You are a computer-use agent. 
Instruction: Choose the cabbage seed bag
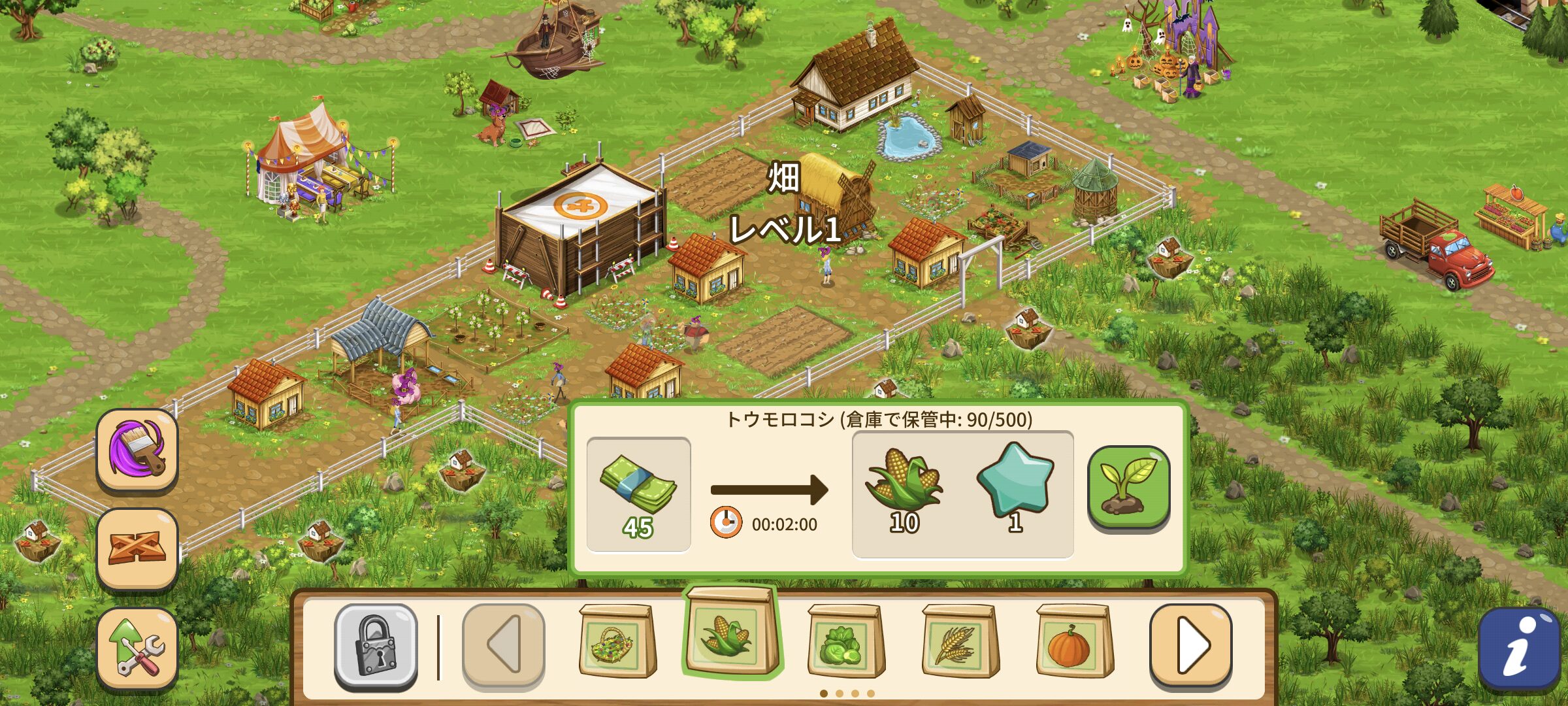click(x=845, y=642)
